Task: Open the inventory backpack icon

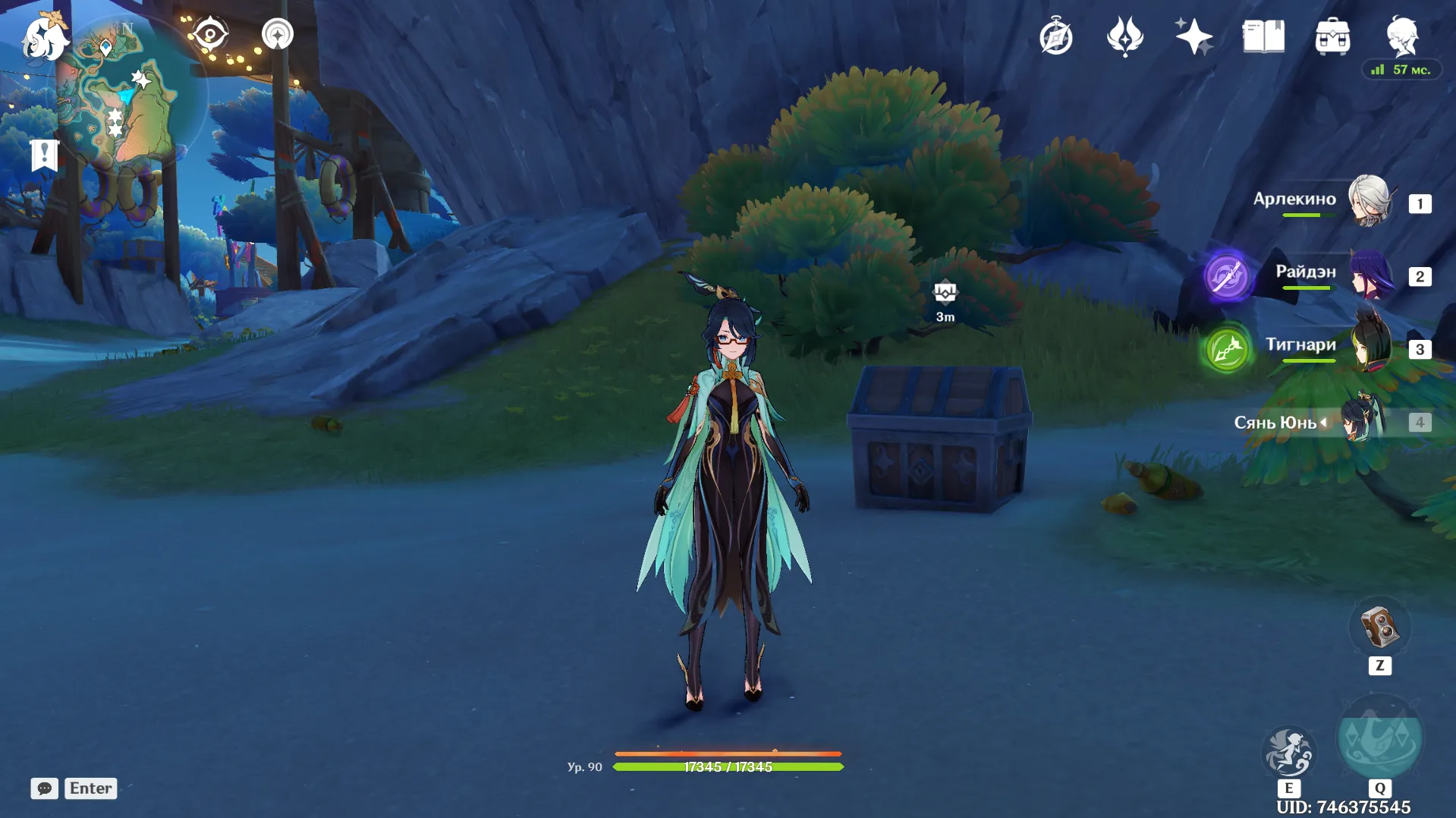Action: [x=1332, y=37]
